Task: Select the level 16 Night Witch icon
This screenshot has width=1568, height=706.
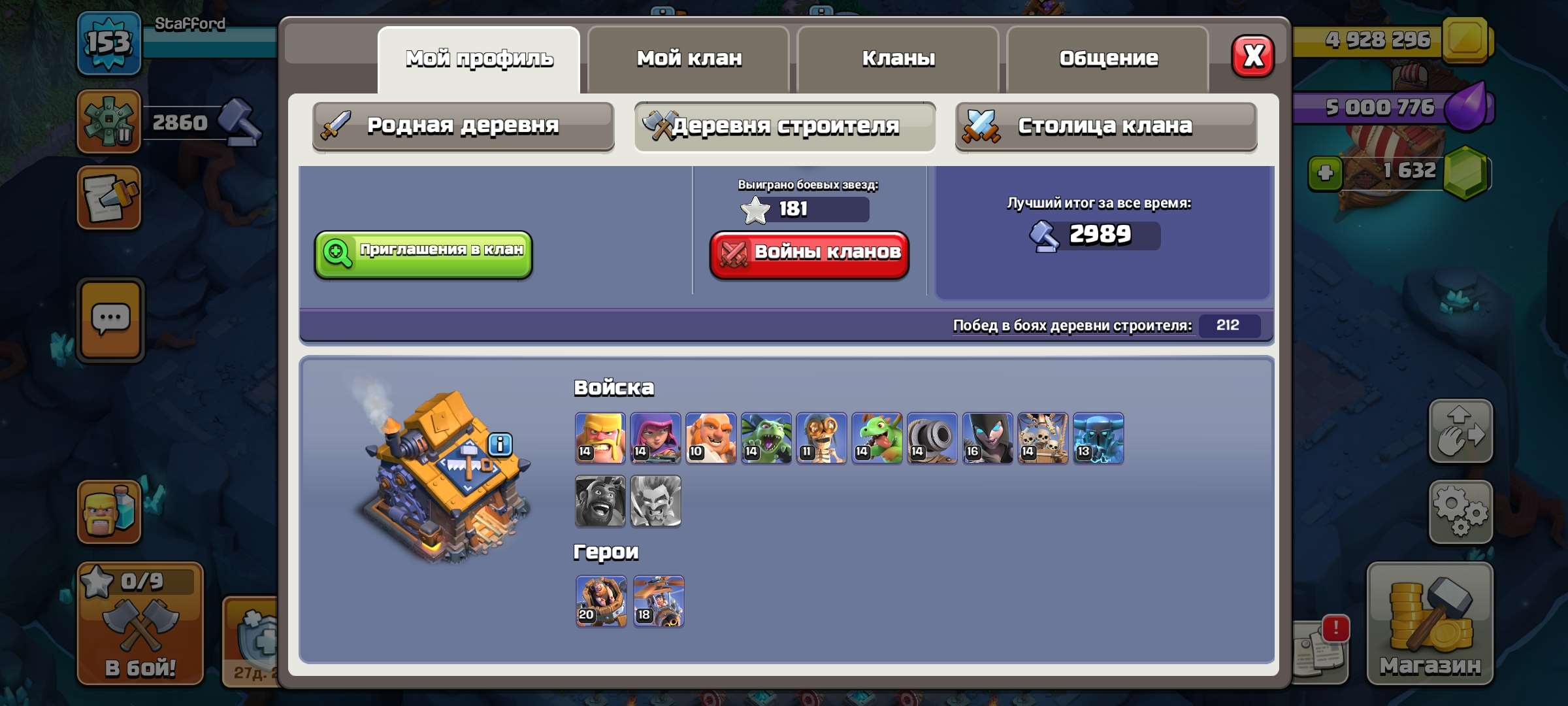Action: [x=985, y=438]
